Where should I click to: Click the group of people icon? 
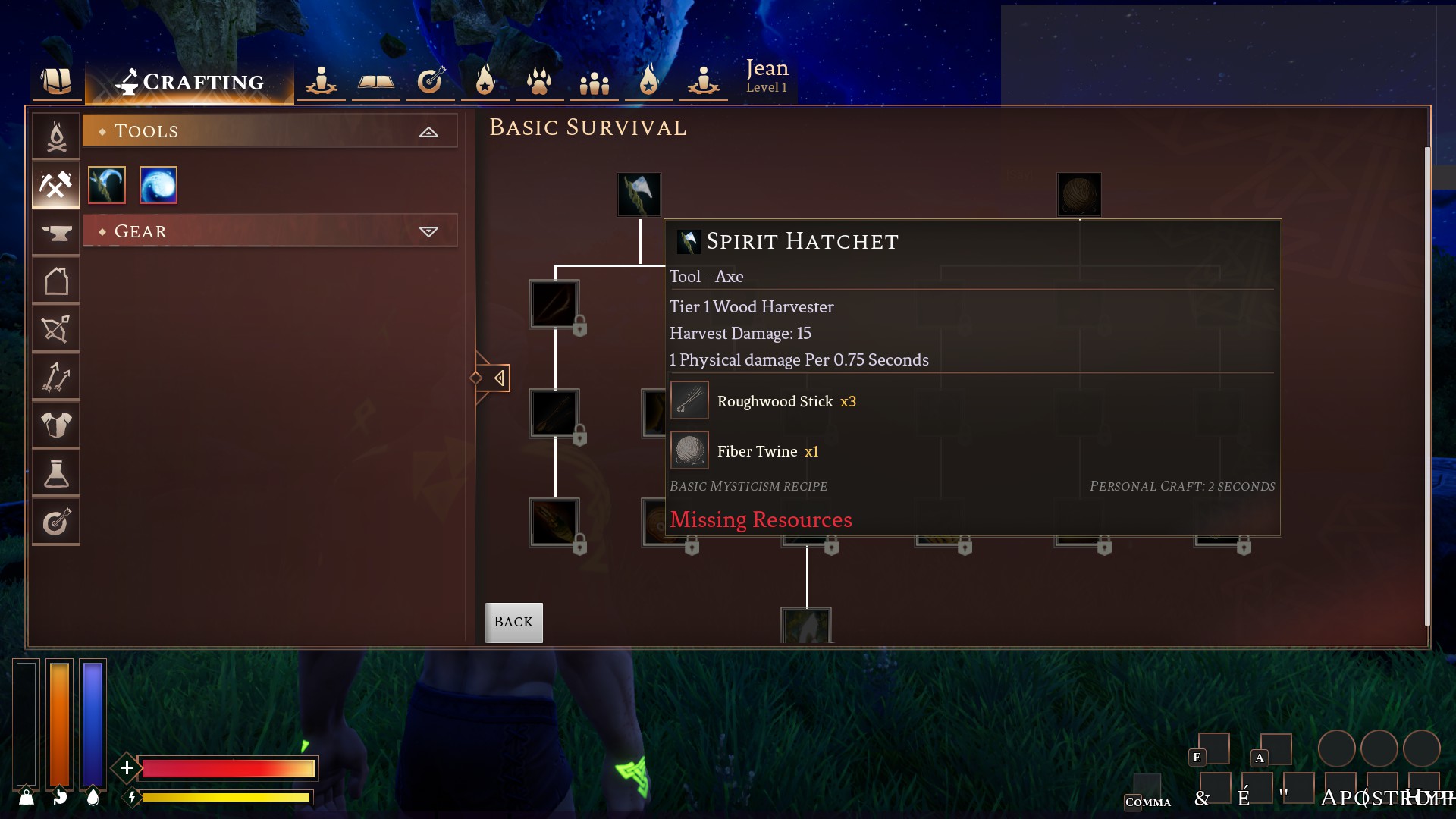(594, 80)
